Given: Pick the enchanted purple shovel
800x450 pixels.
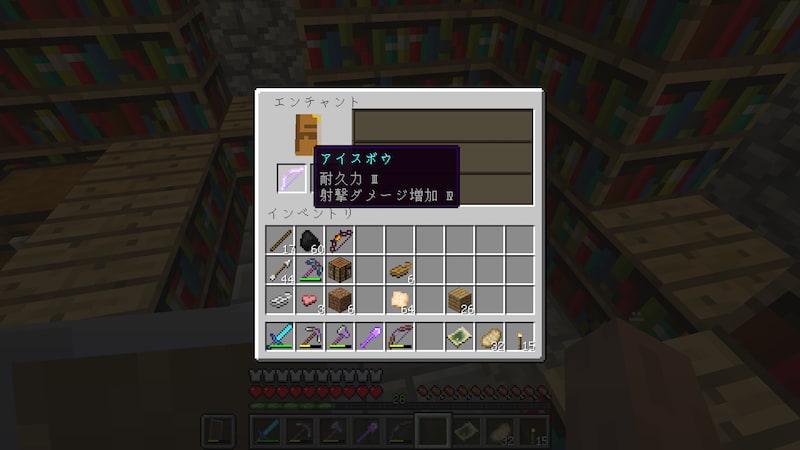Looking at the screenshot, I should (x=370, y=337).
